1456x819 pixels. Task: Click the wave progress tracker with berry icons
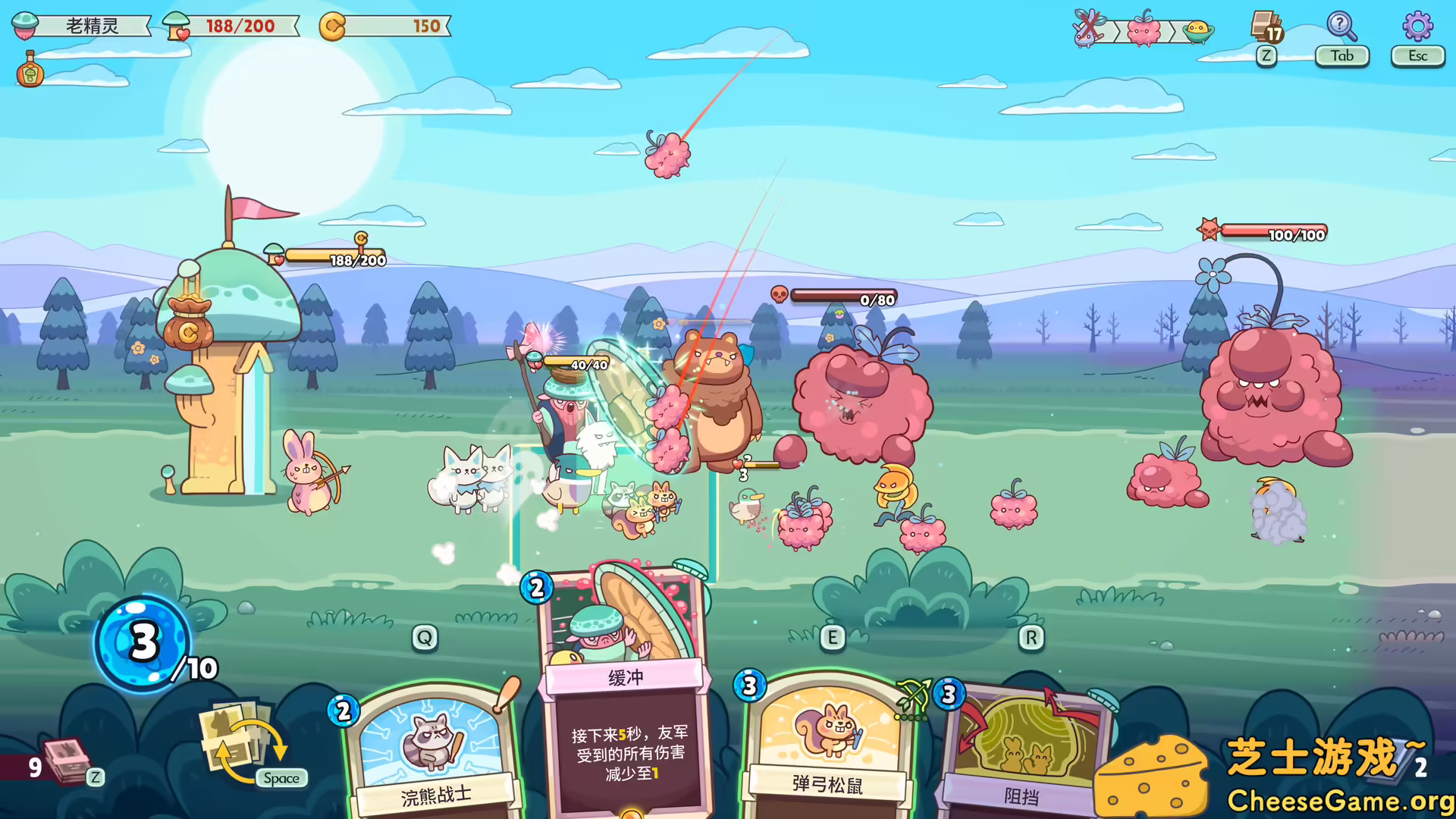pos(1144,30)
